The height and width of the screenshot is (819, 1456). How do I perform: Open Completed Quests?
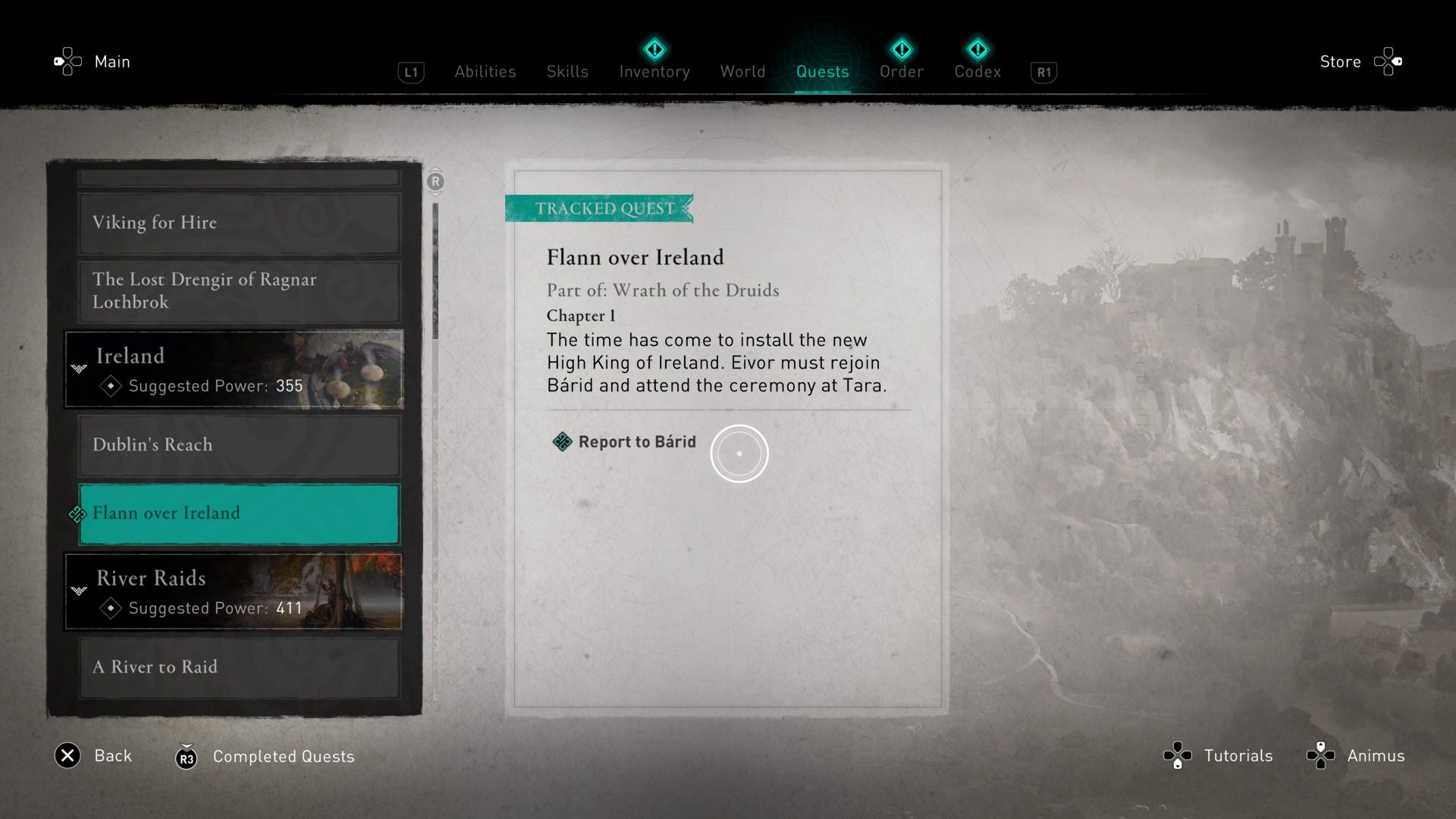click(x=284, y=756)
